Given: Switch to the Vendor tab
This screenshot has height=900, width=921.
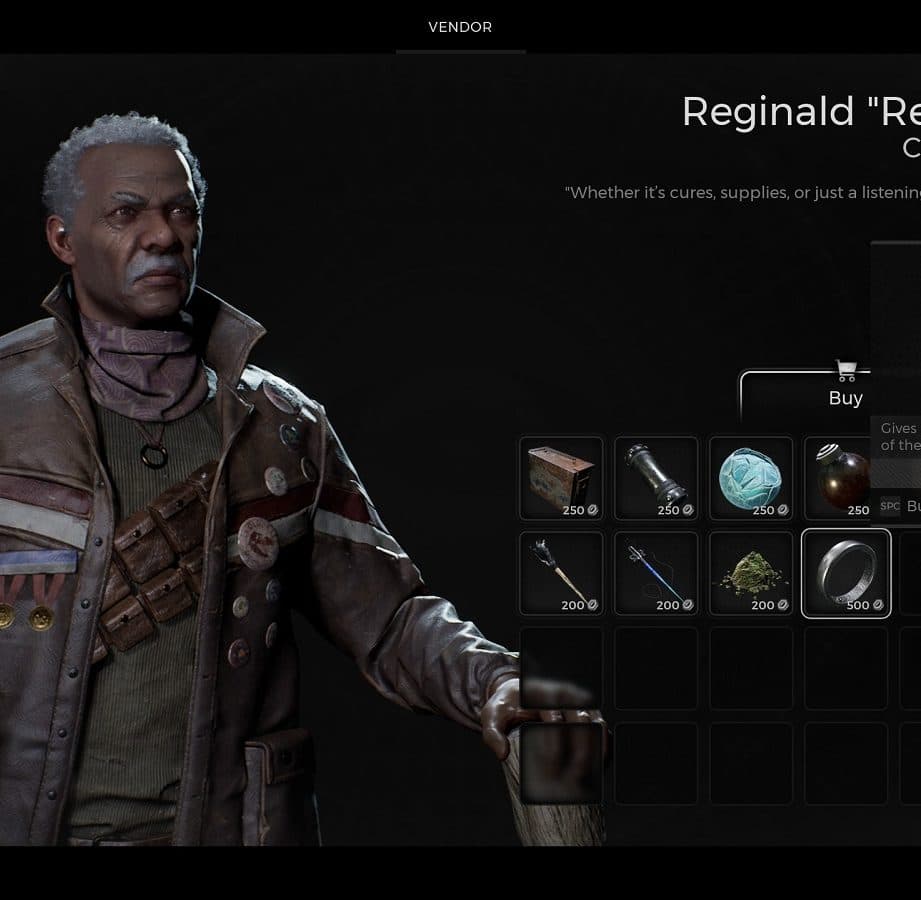Looking at the screenshot, I should [460, 27].
